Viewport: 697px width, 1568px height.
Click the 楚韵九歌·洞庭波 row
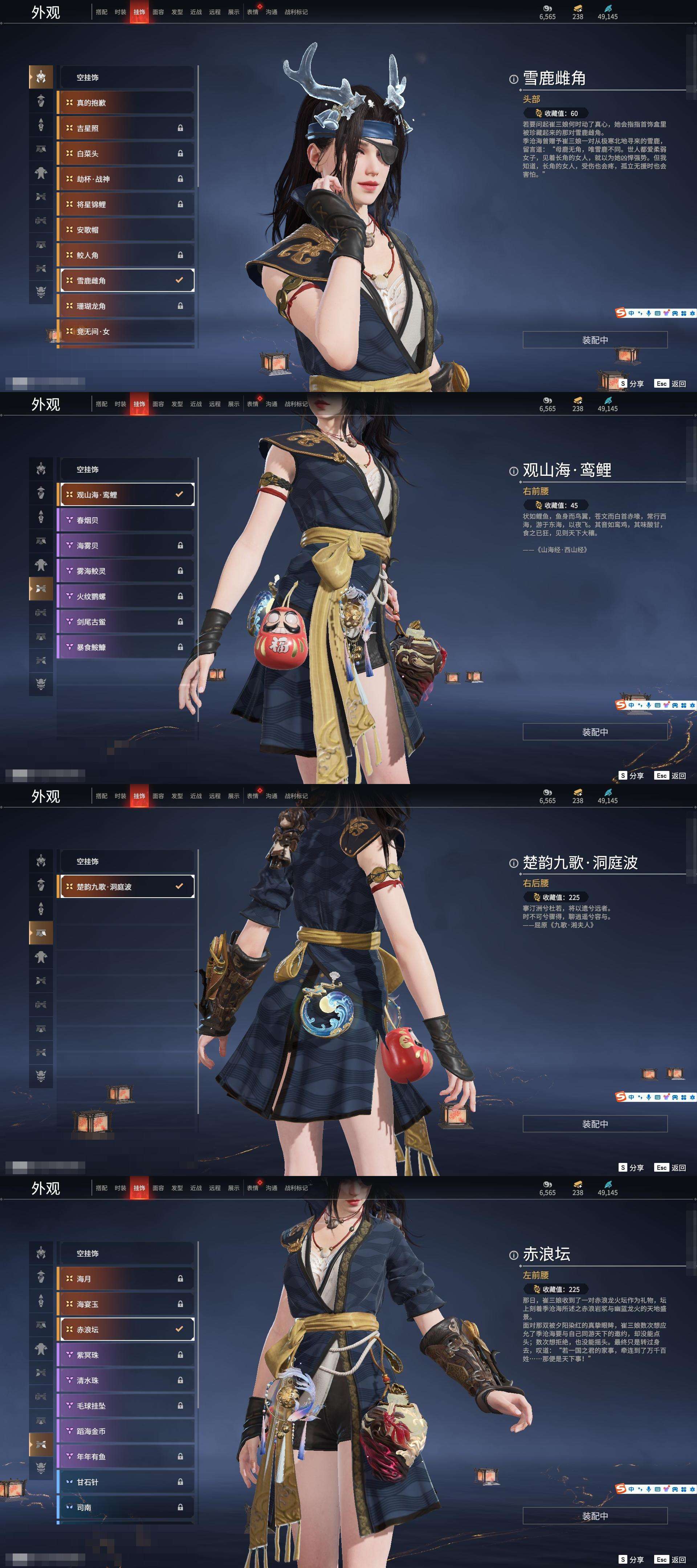tap(125, 887)
